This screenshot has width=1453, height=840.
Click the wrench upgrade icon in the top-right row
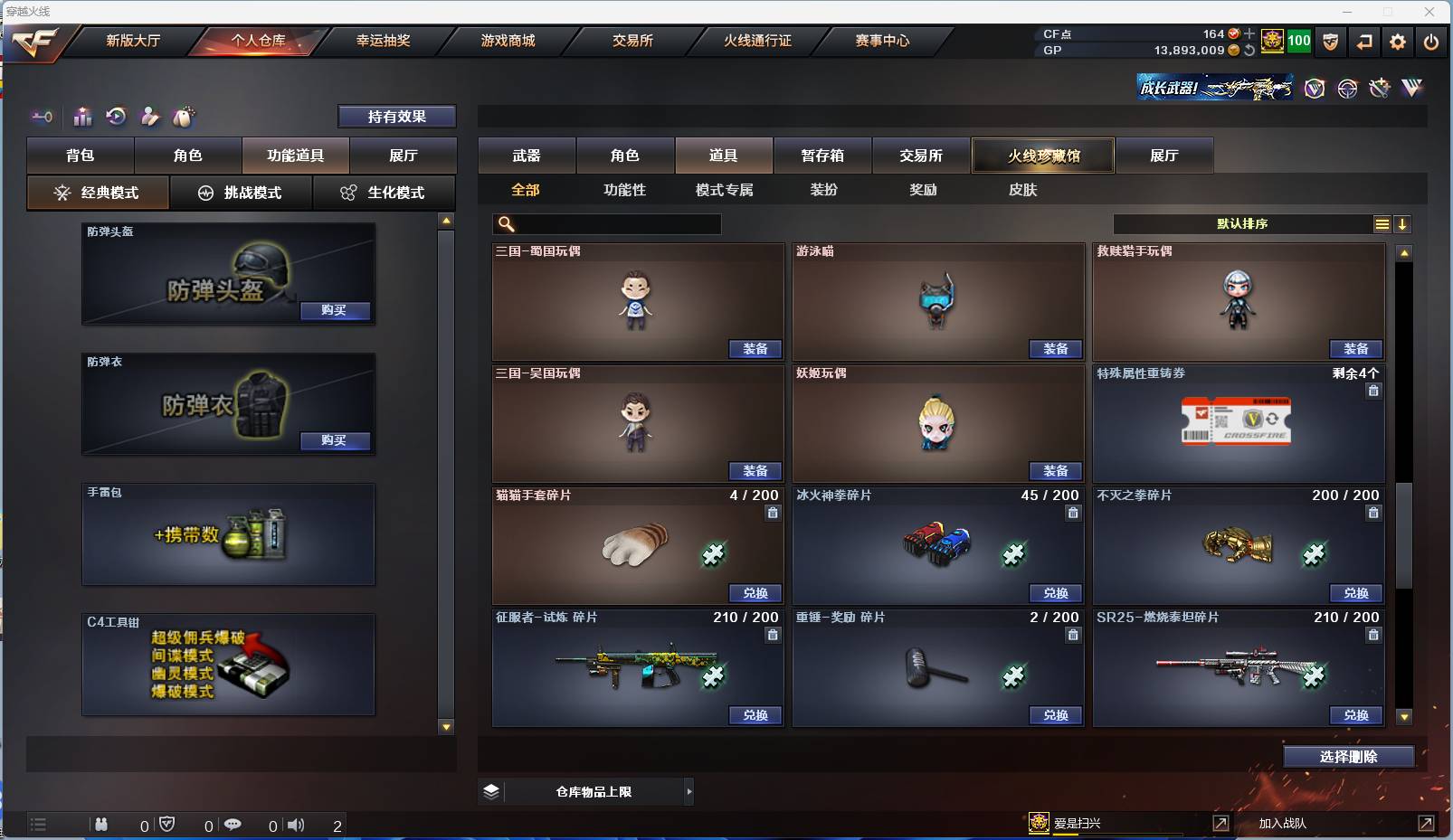1379,88
